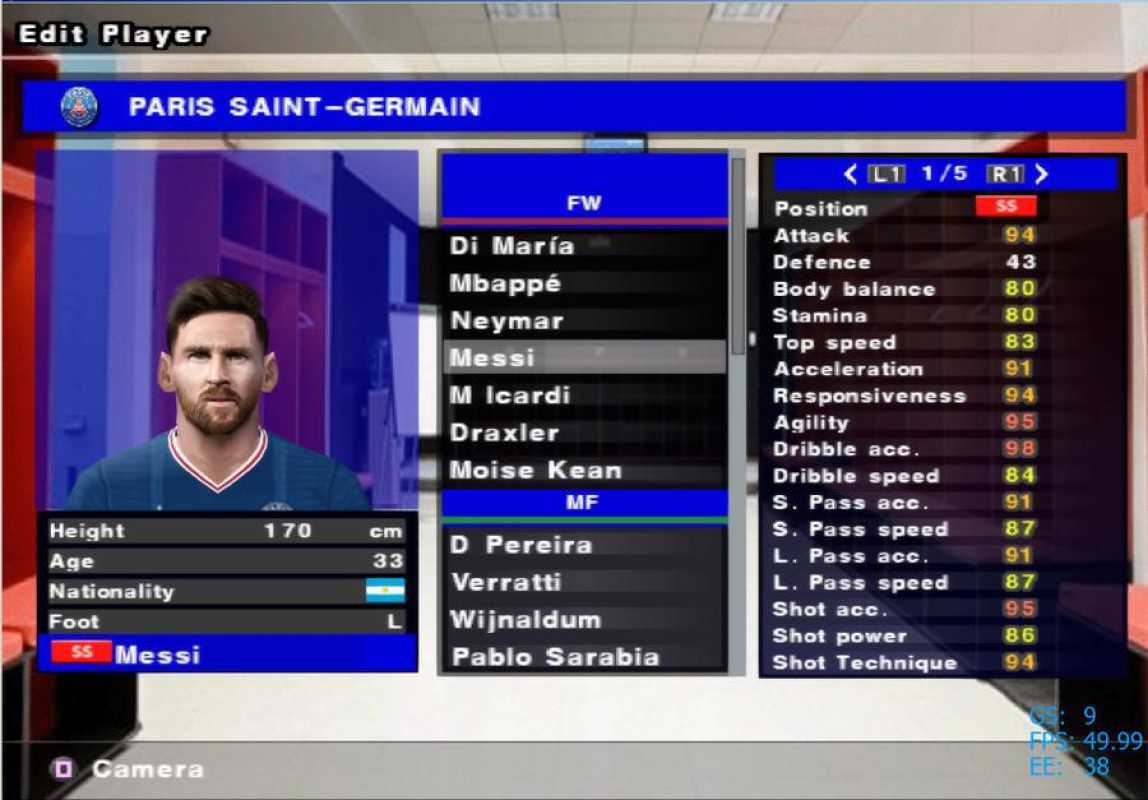Select Neymar in the squad list
Screen dimensions: 1148x800
(584, 321)
